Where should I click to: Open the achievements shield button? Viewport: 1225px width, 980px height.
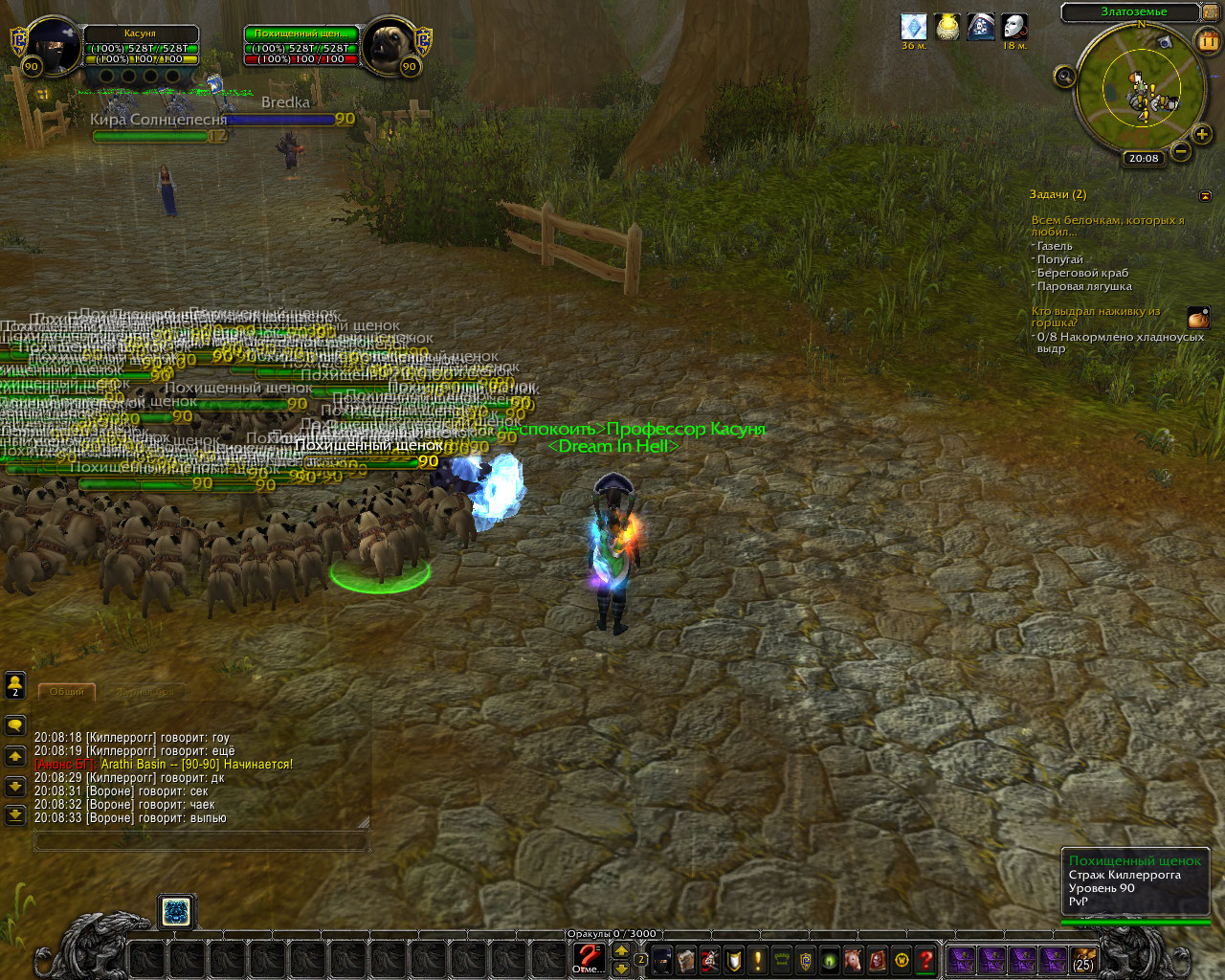coord(734,960)
